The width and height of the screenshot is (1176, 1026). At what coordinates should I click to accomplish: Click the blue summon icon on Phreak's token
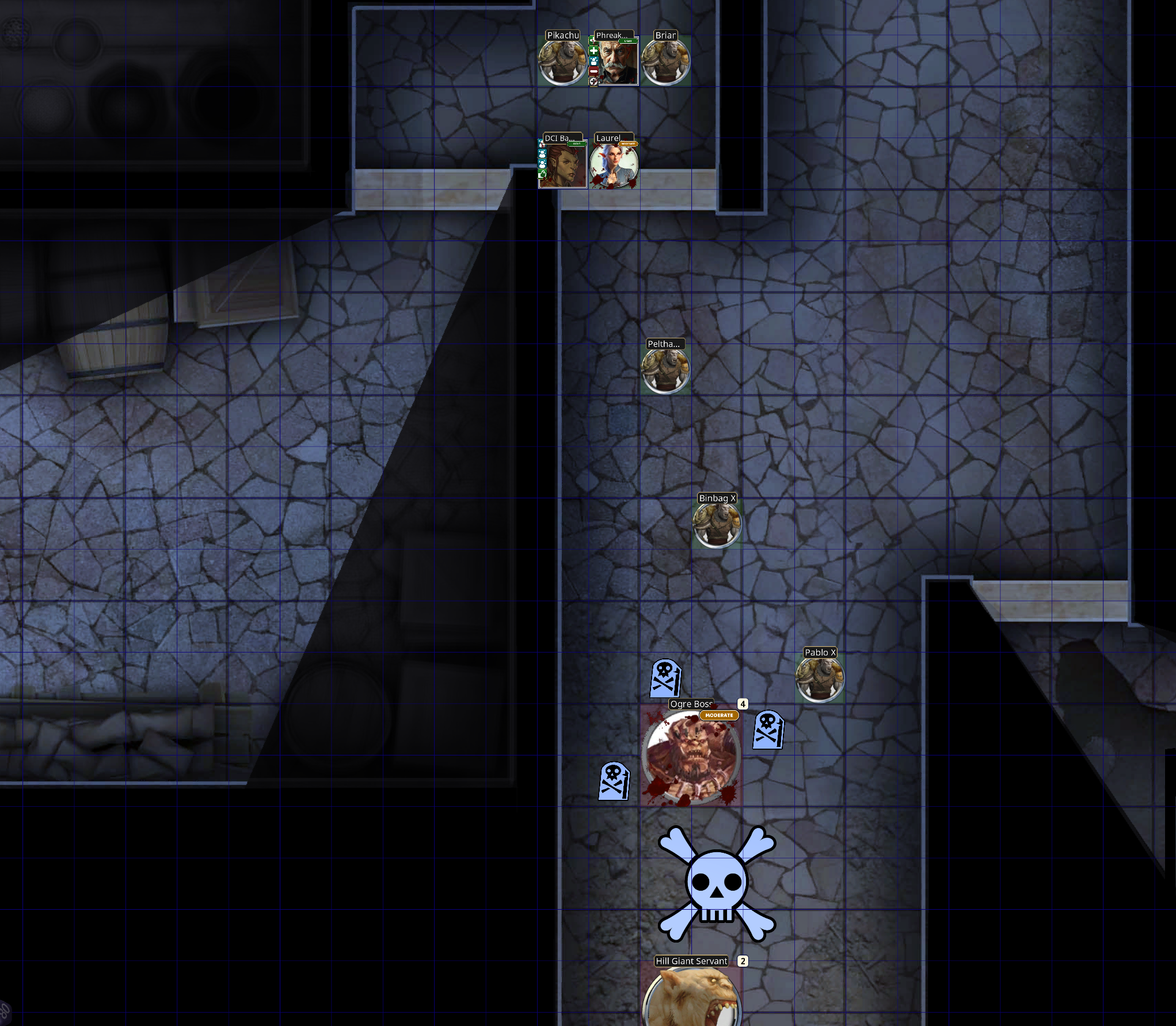click(x=593, y=62)
